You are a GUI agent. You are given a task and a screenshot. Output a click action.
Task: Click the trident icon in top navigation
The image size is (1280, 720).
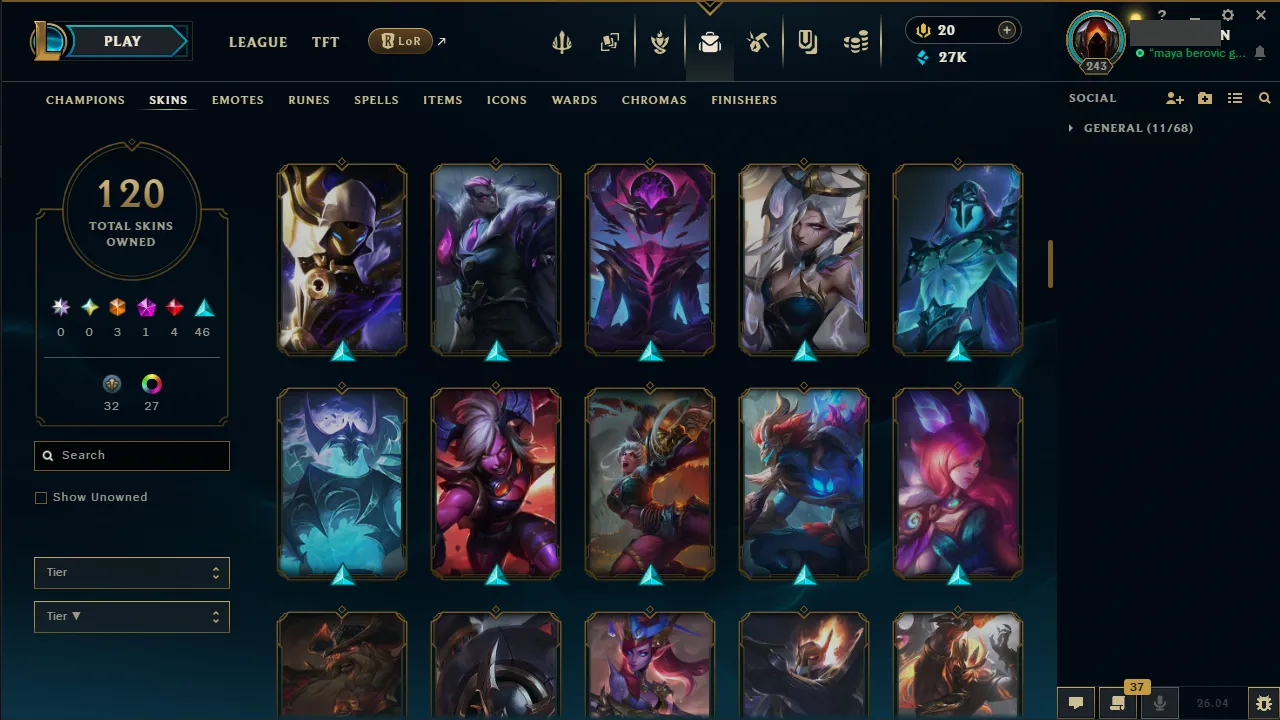pyautogui.click(x=562, y=41)
